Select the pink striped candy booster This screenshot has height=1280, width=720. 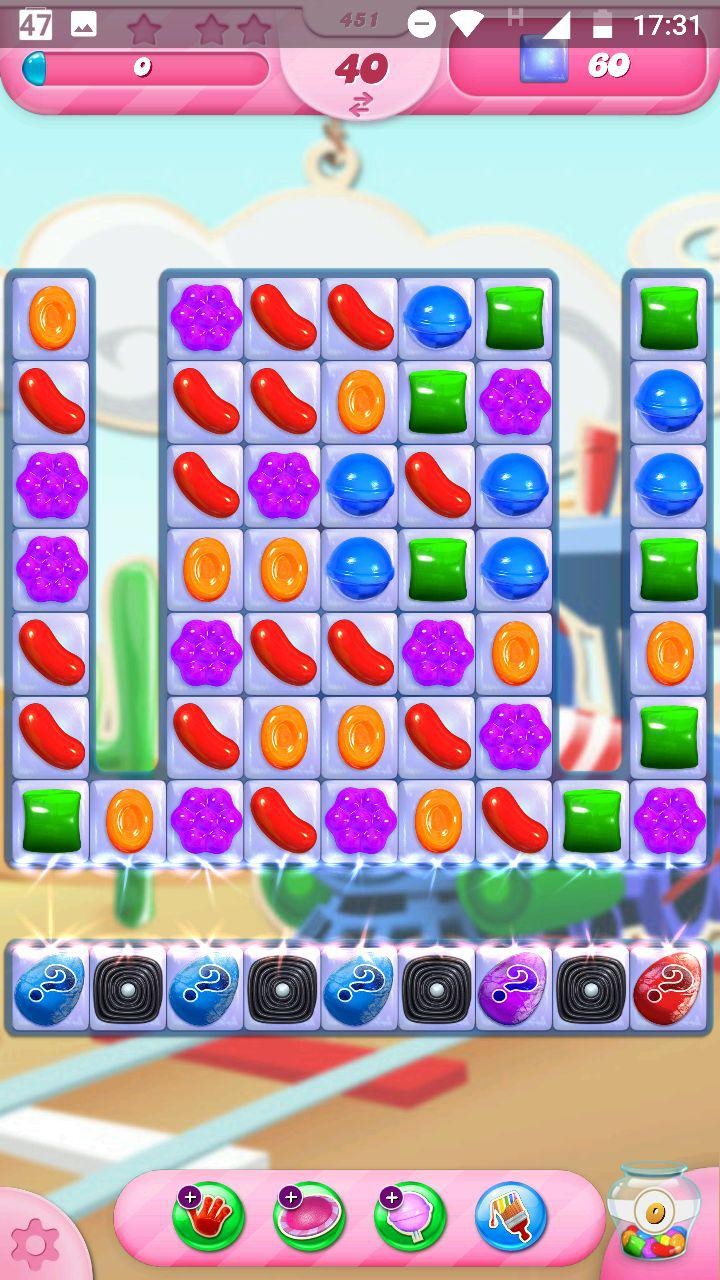(x=310, y=1217)
